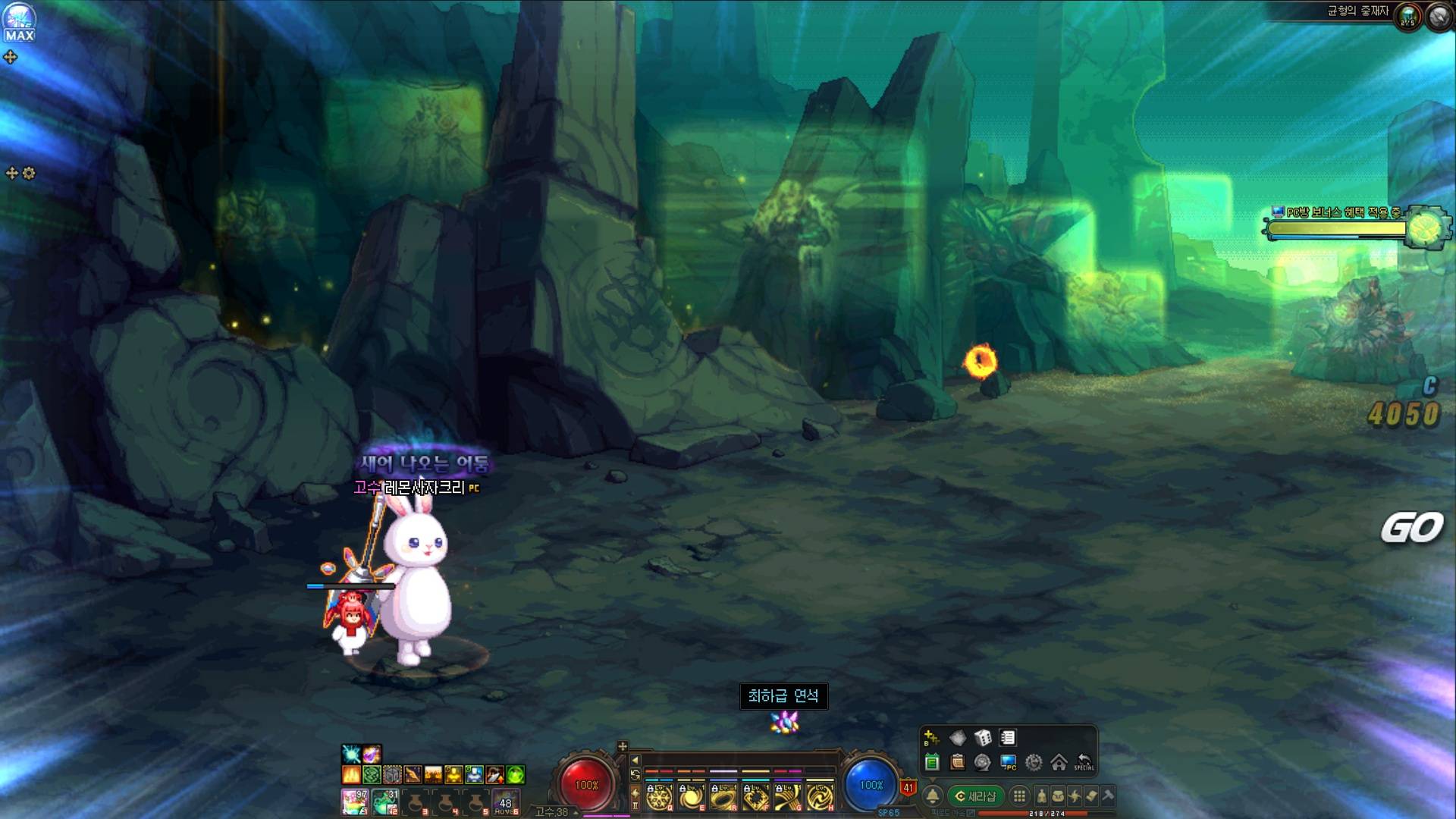This screenshot has width=1456, height=819.
Task: Click the home house icon
Action: 1059,763
